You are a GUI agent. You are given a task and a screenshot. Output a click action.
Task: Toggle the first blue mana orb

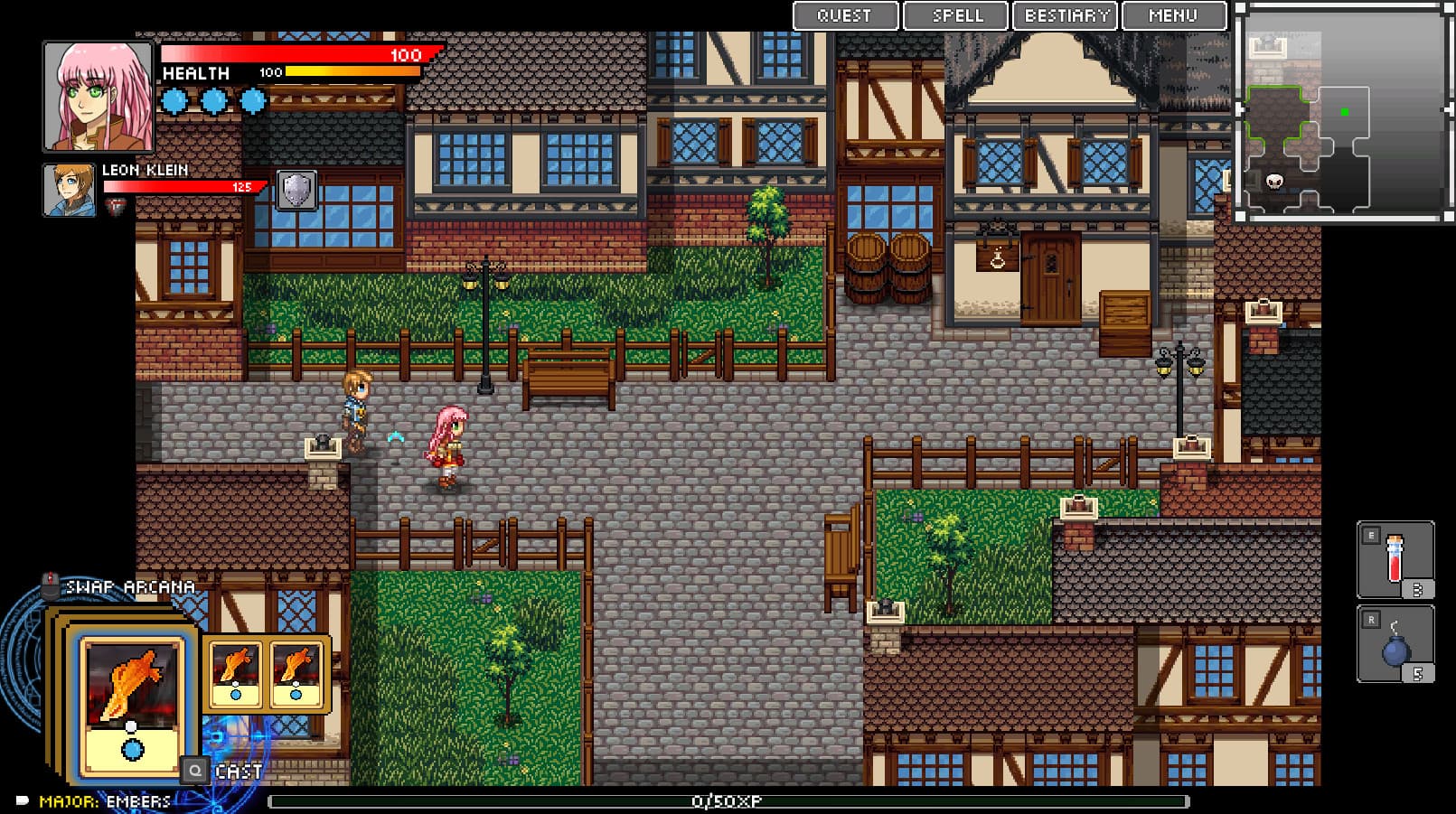(174, 100)
